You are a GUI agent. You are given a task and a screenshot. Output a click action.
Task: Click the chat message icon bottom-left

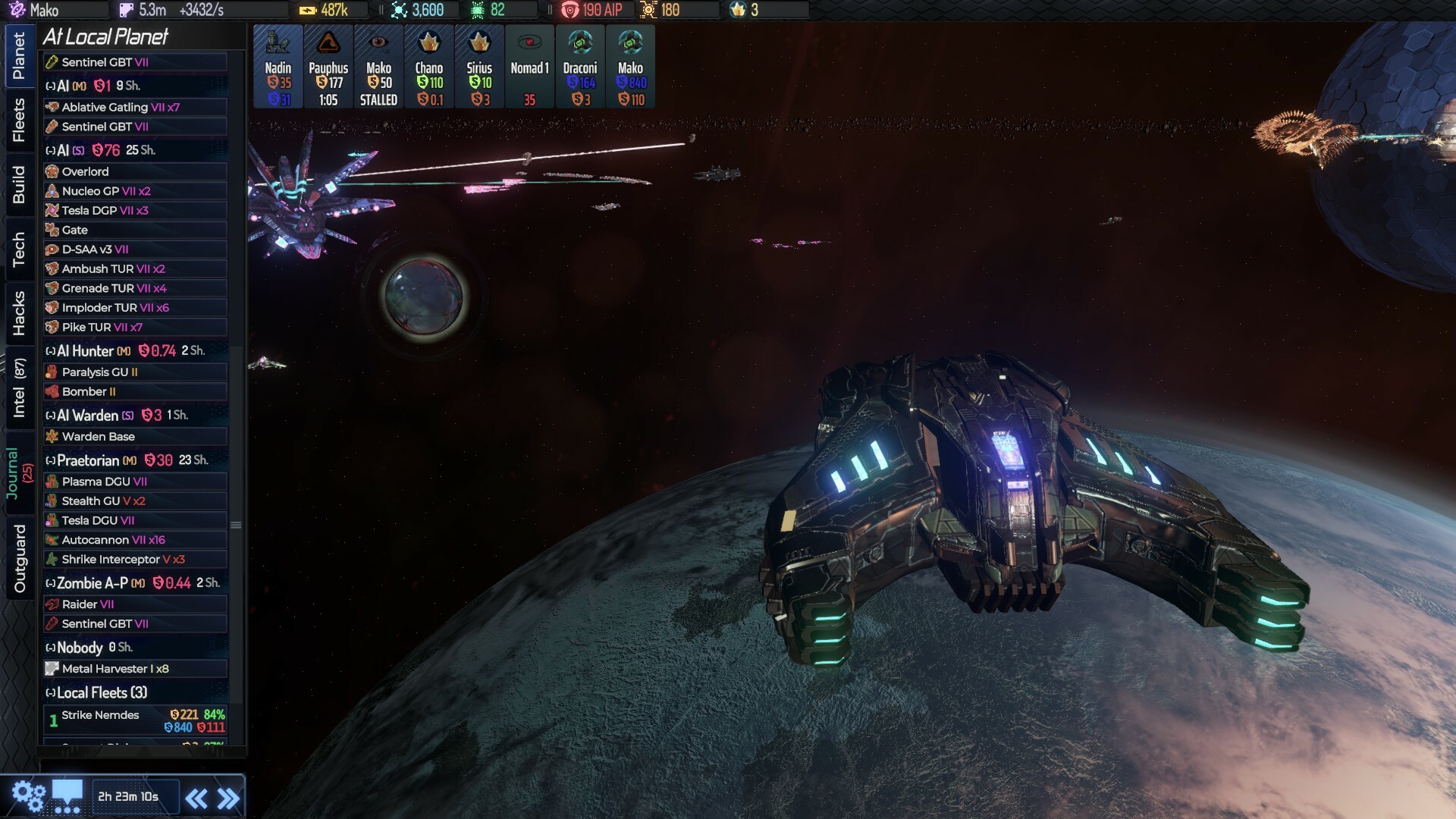[68, 795]
